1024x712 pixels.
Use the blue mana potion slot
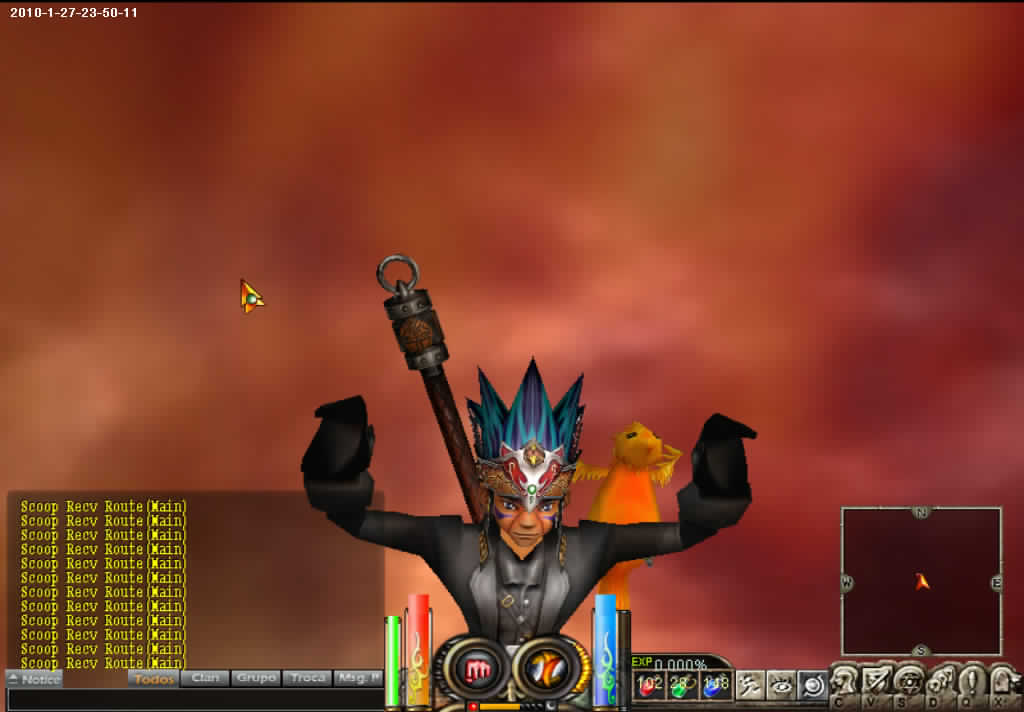(x=713, y=685)
